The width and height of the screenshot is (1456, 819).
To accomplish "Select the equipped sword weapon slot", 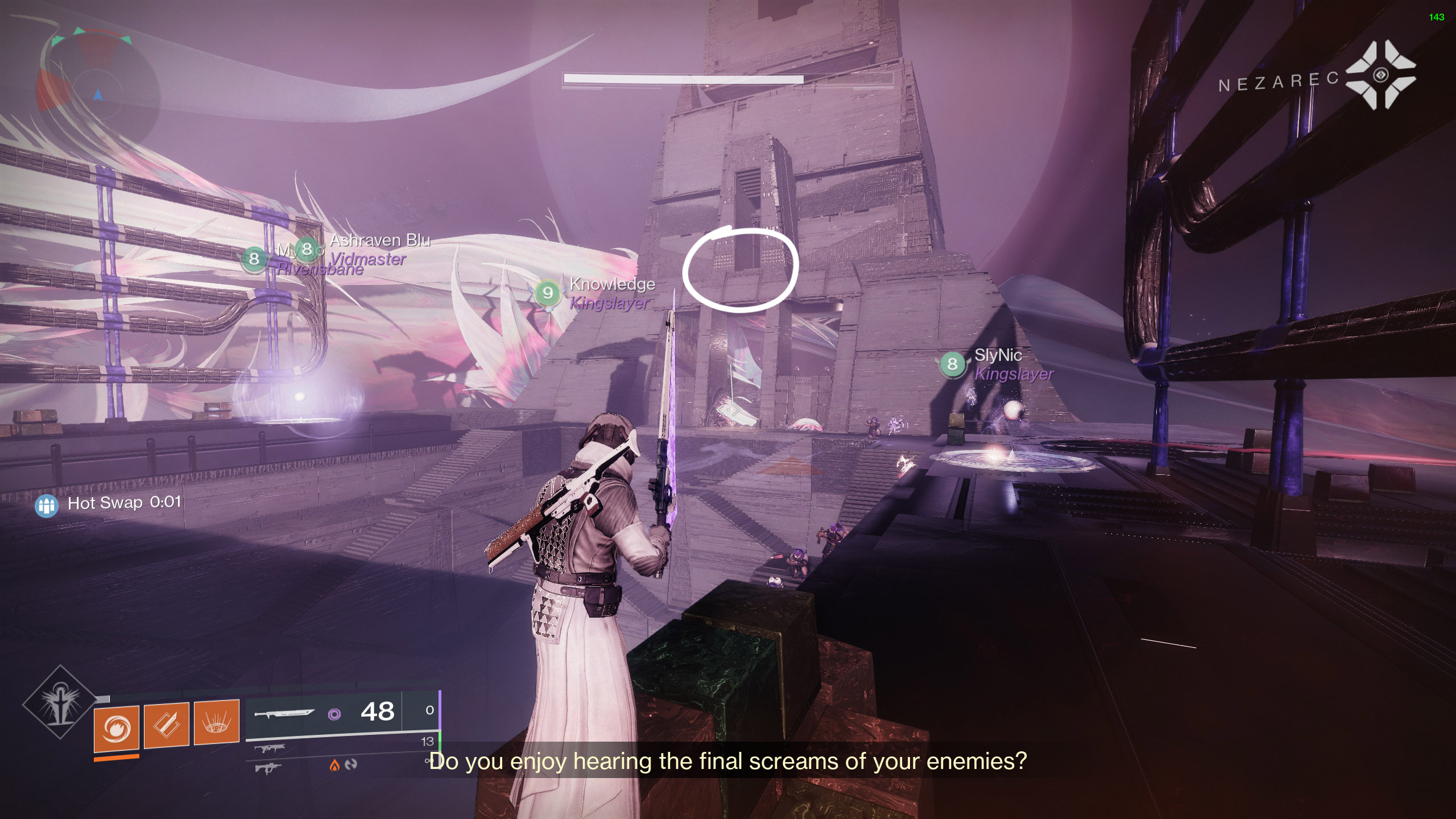I will pos(284,713).
